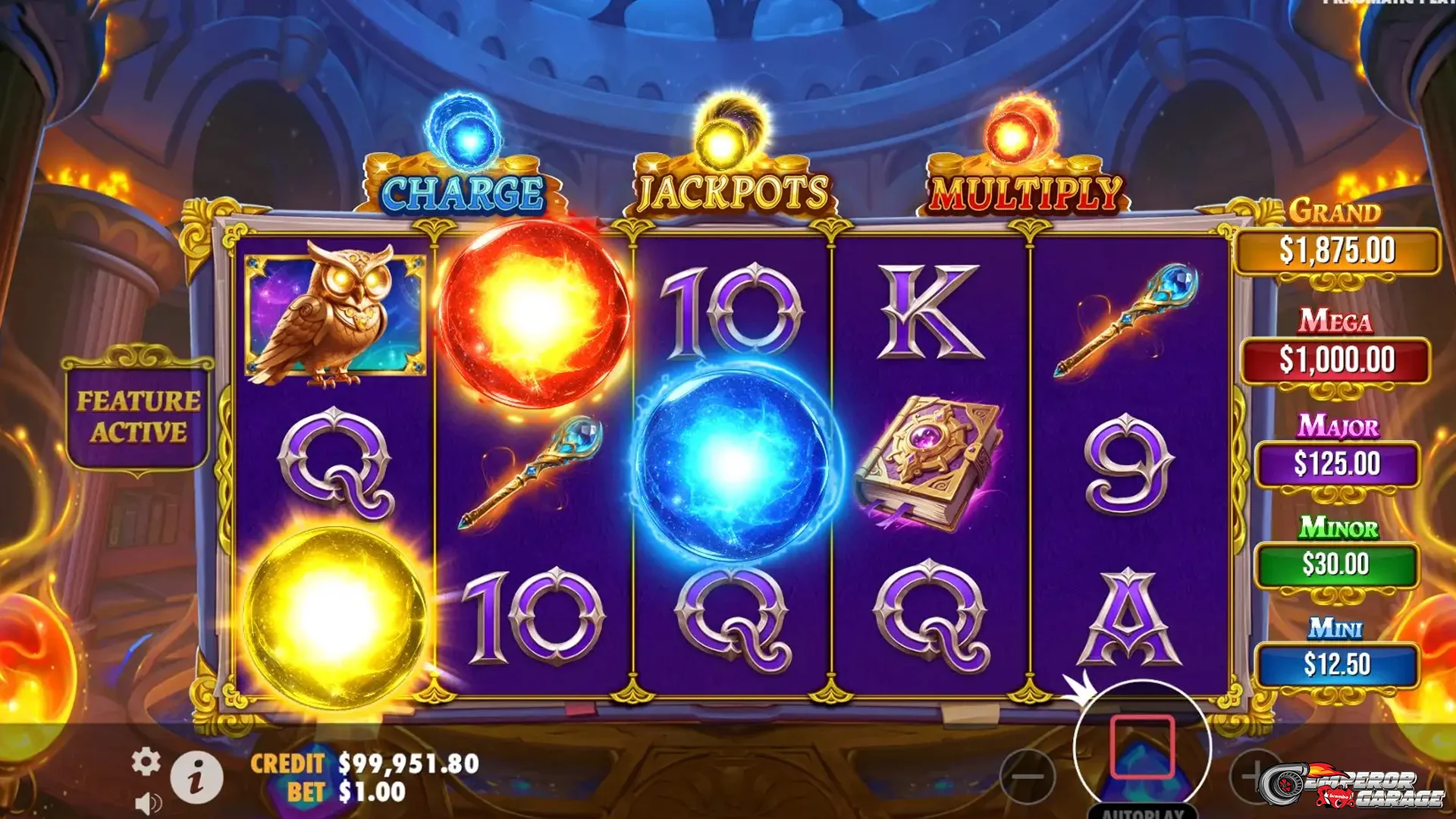Click the glowing blue orb symbol

(x=732, y=463)
